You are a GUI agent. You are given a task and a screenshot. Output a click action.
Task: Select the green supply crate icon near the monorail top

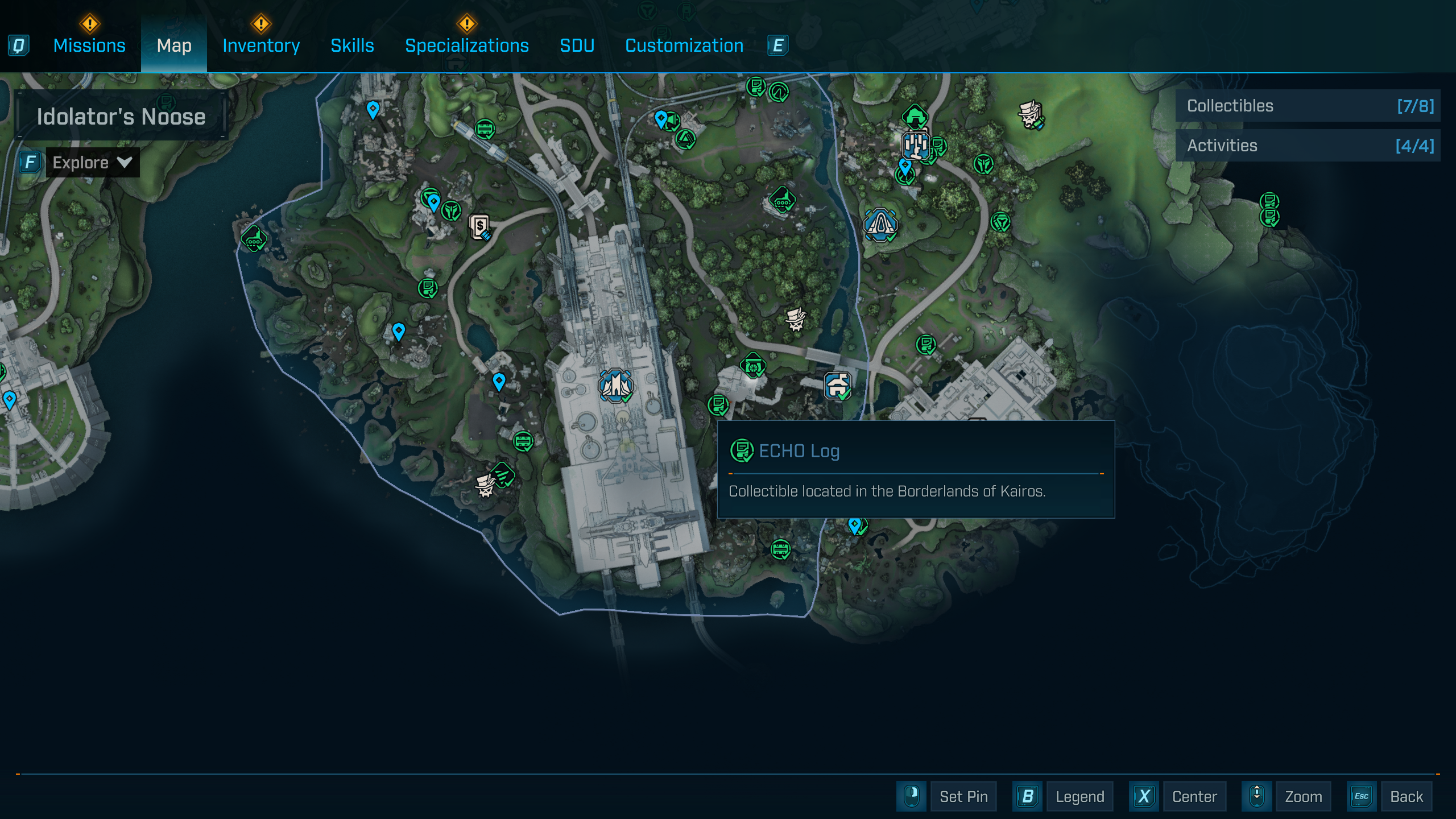pyautogui.click(x=483, y=128)
